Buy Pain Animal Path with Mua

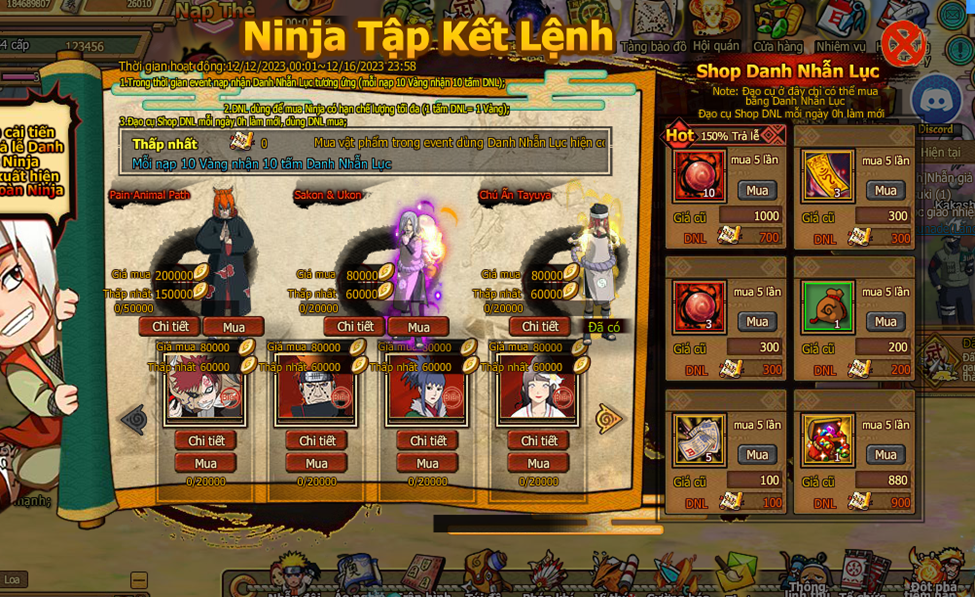[234, 327]
